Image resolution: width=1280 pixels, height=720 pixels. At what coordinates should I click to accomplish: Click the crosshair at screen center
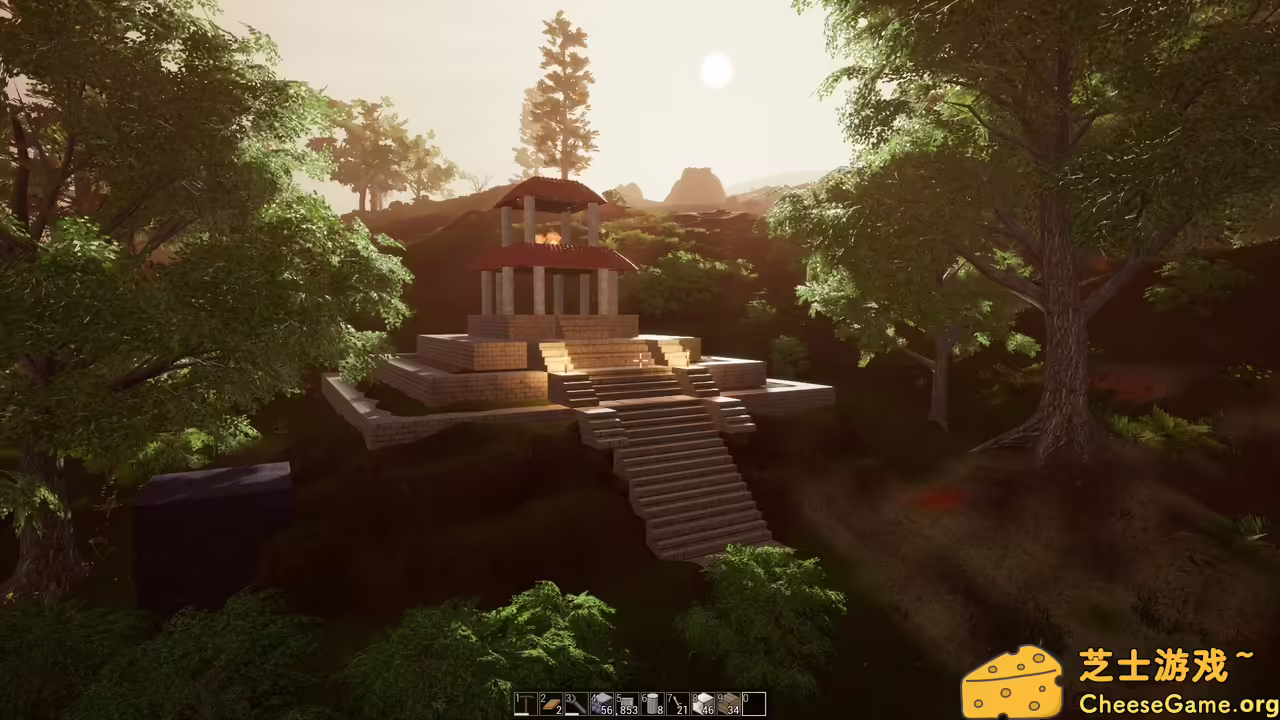pyautogui.click(x=640, y=360)
